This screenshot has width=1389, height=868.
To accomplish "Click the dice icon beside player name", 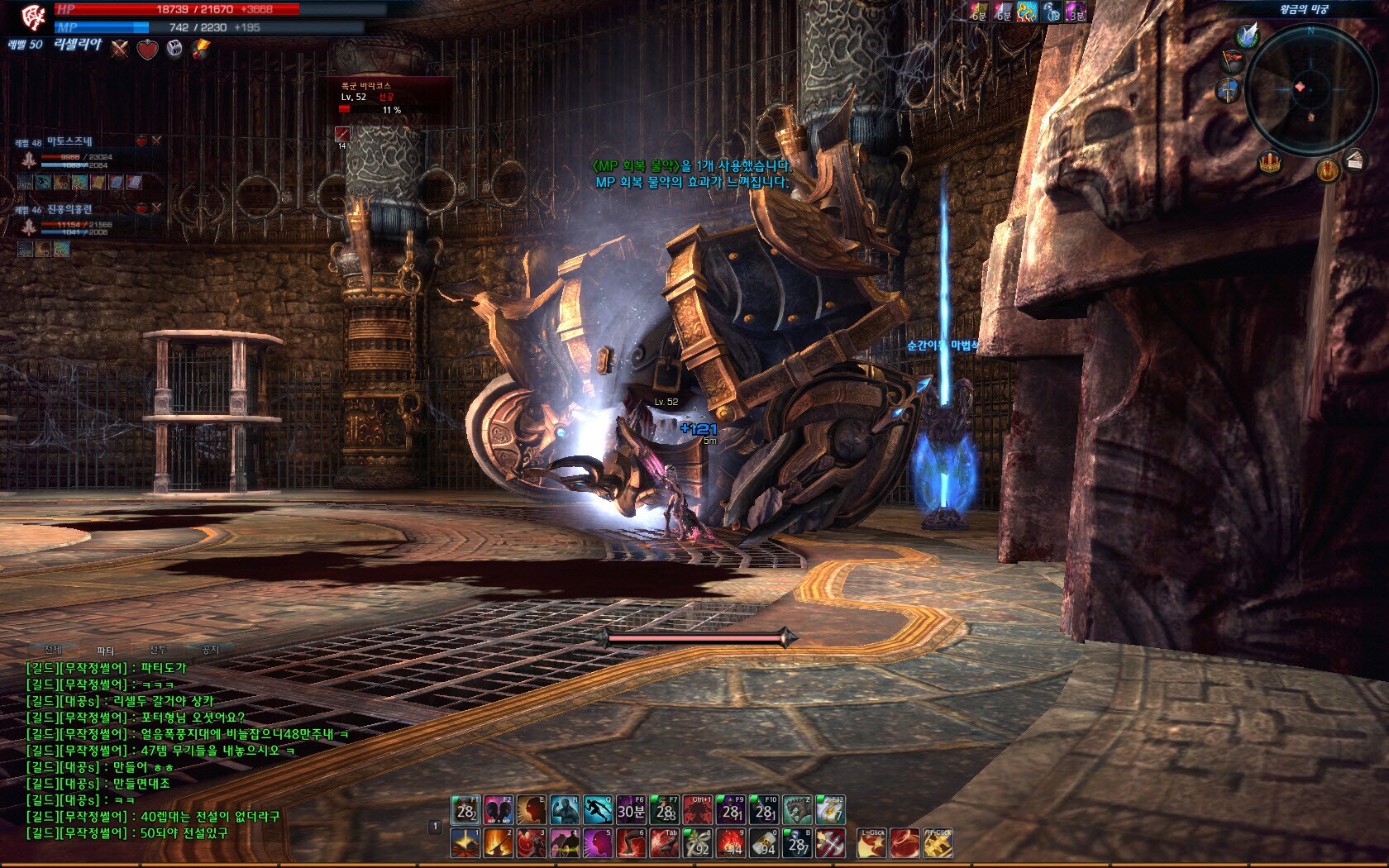I will (x=174, y=49).
